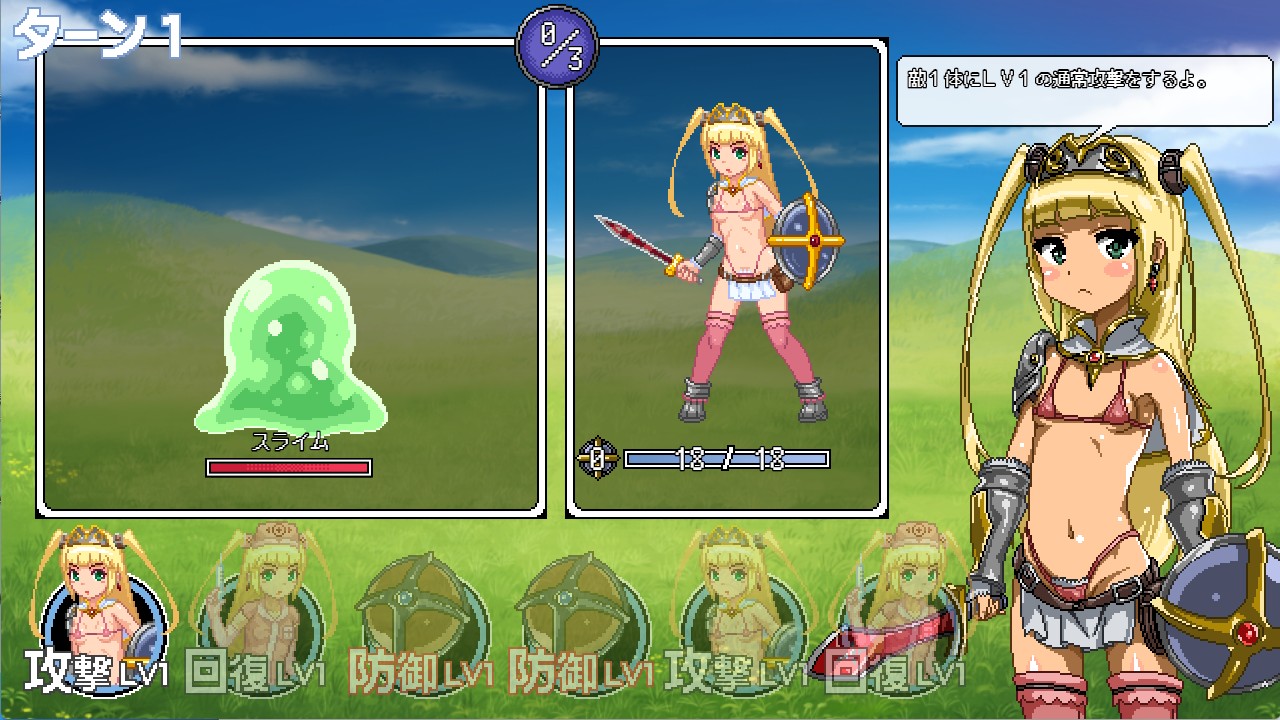1280x720 pixels.
Task: Select the second 攻撃 LV1 attack skill icon
Action: 735,600
